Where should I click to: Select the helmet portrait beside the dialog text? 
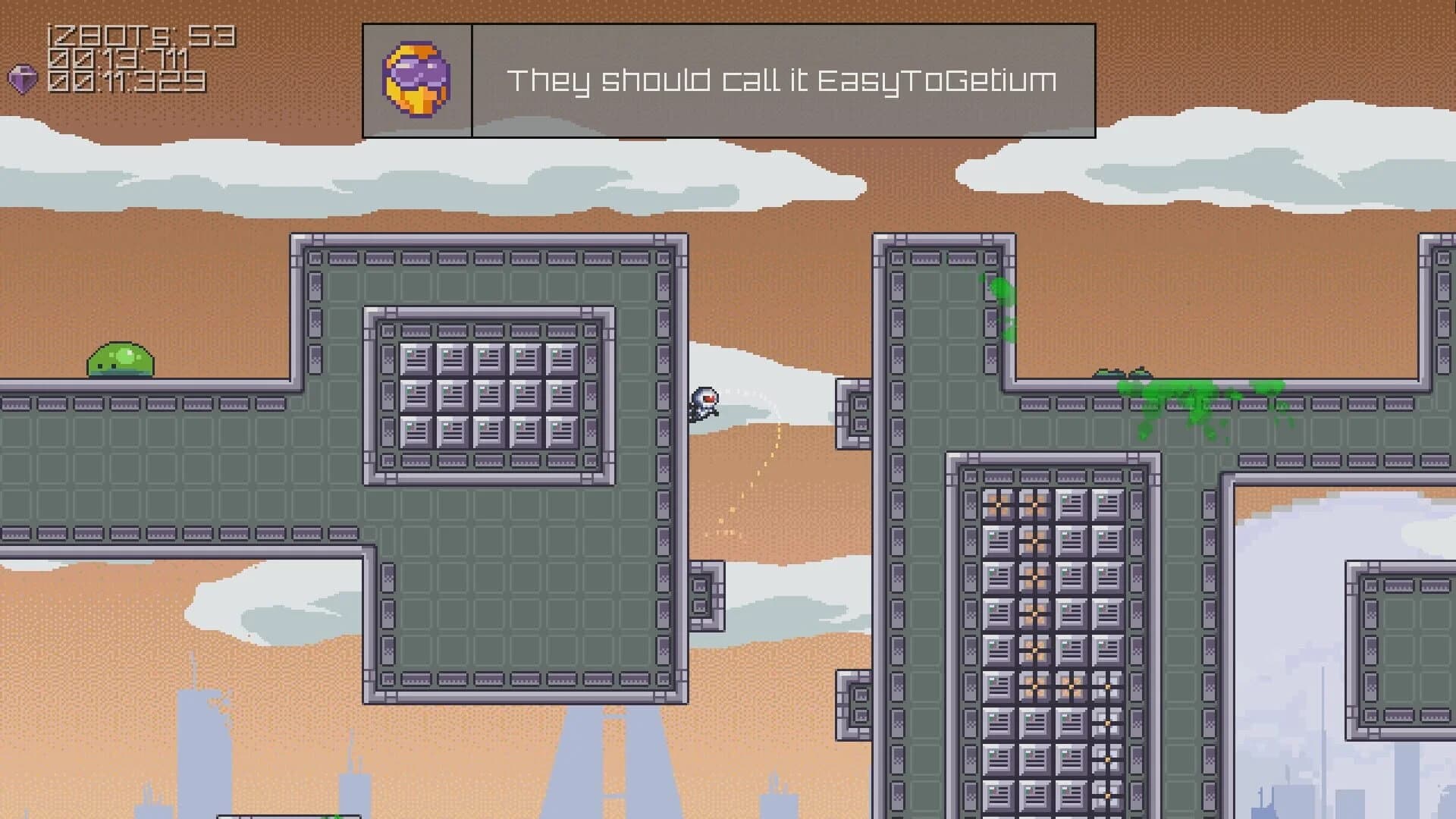[417, 78]
